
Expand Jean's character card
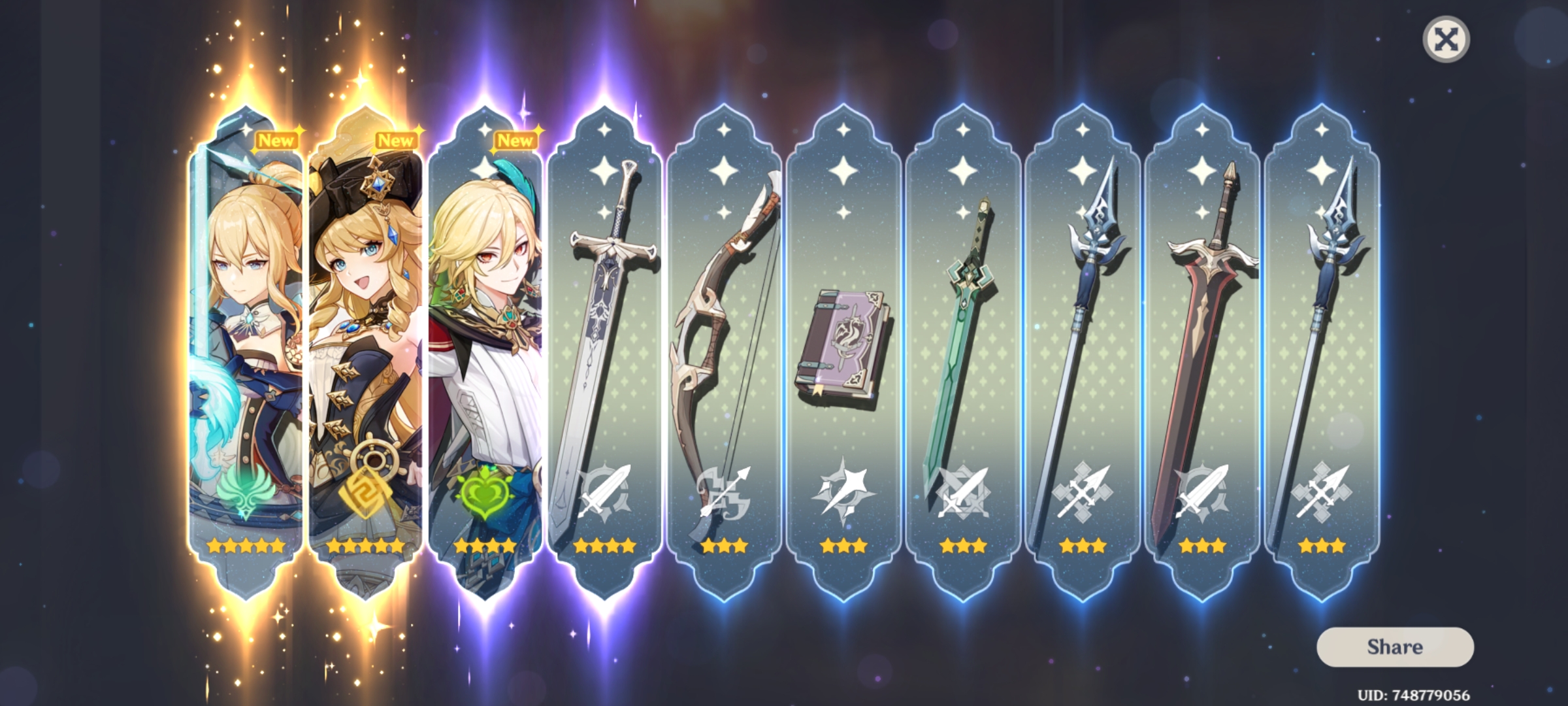tap(242, 340)
